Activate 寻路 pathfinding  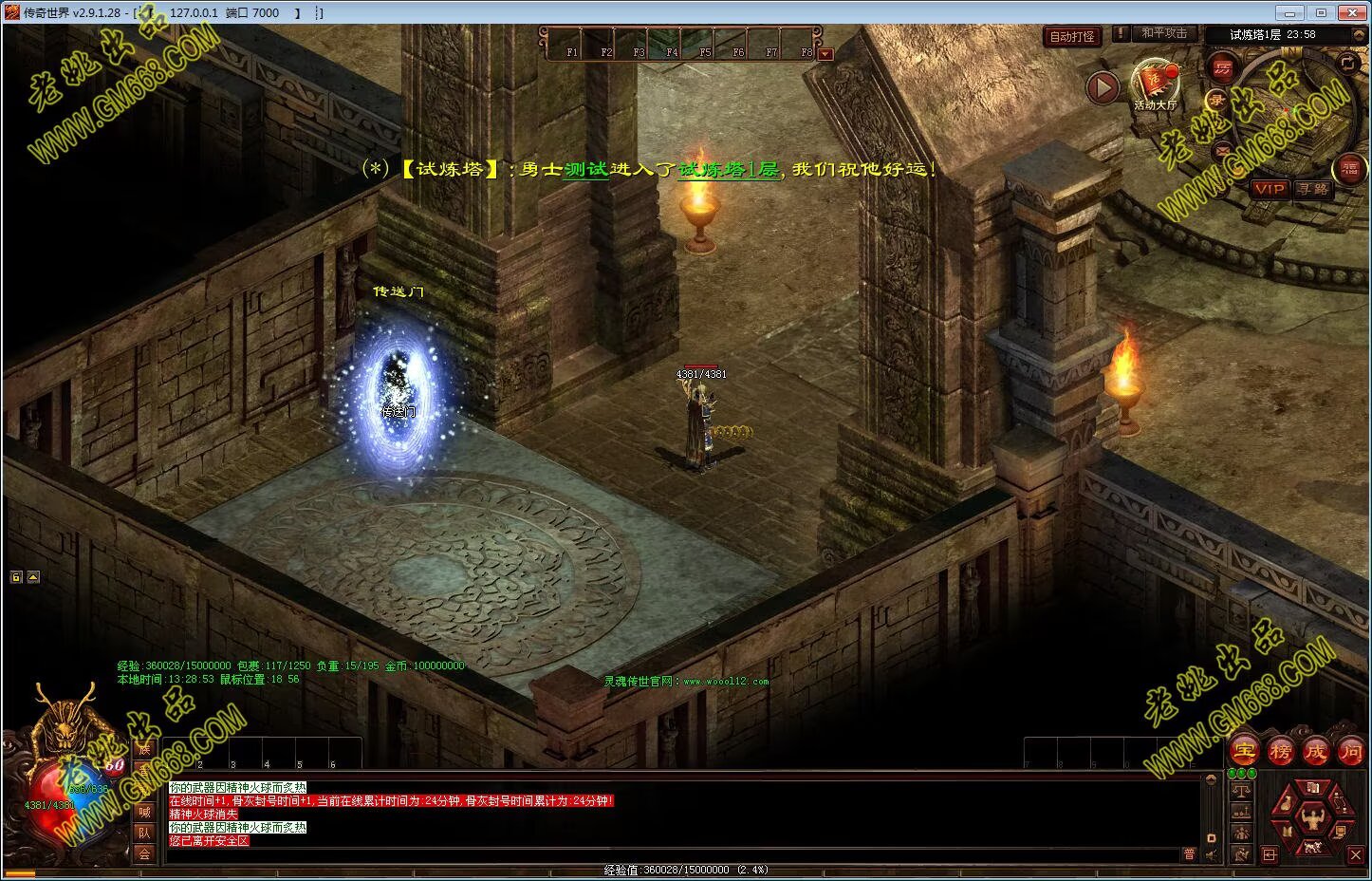pyautogui.click(x=1313, y=189)
